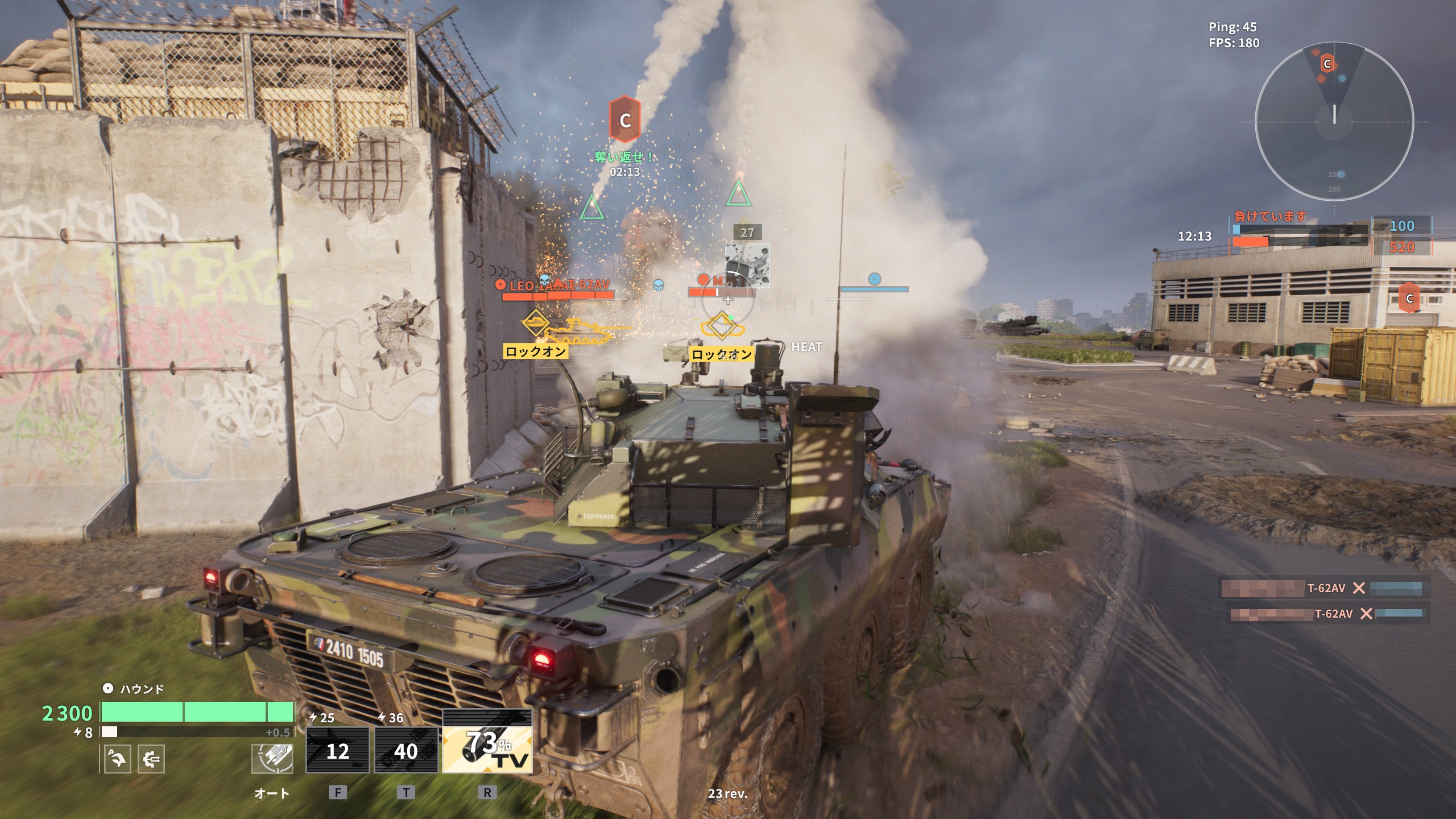Screen dimensions: 1456x819
Task: Toggle the auto-aim tank icon labeled オート
Action: [272, 759]
